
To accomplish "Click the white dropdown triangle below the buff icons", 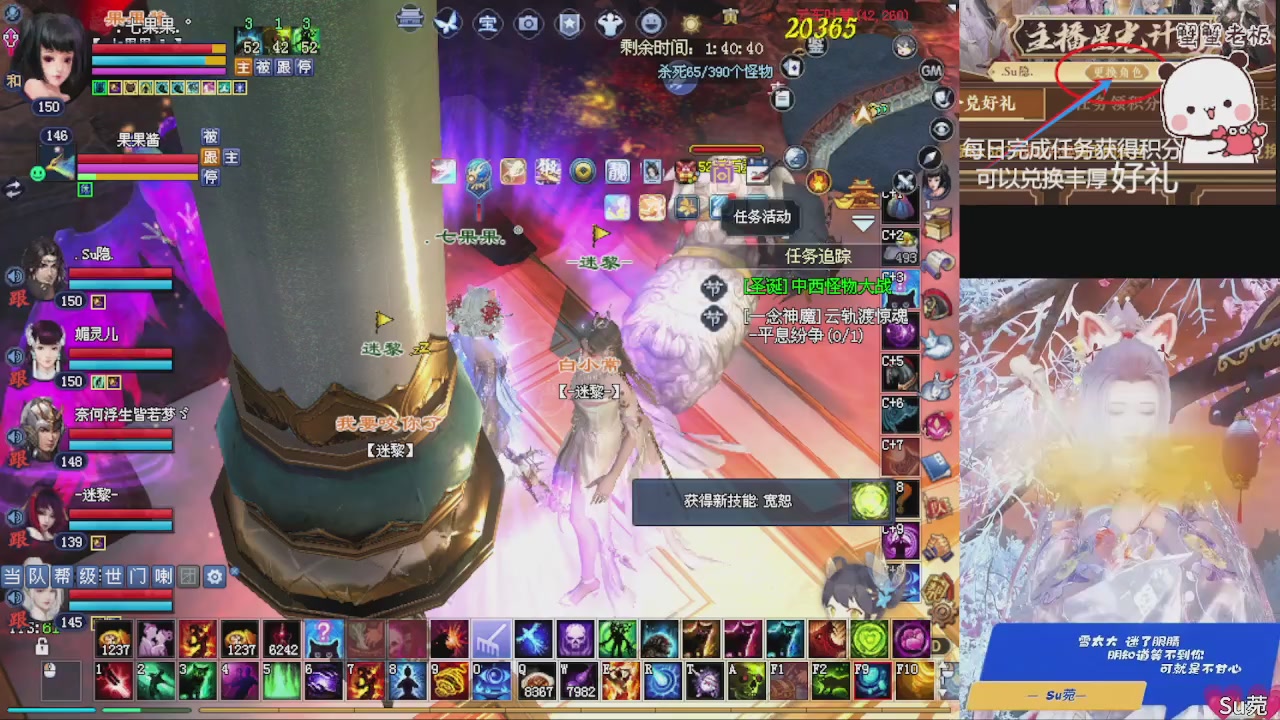I will pyautogui.click(x=861, y=222).
